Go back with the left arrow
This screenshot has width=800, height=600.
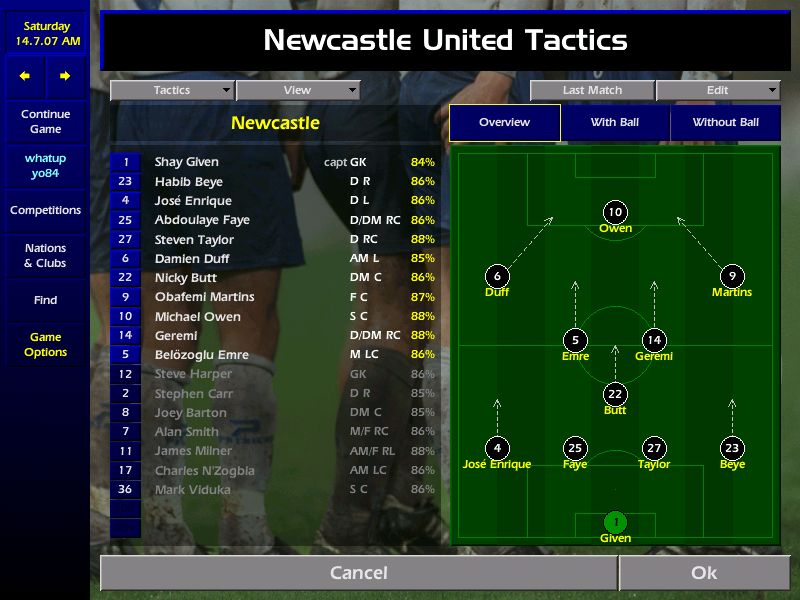pyautogui.click(x=25, y=76)
